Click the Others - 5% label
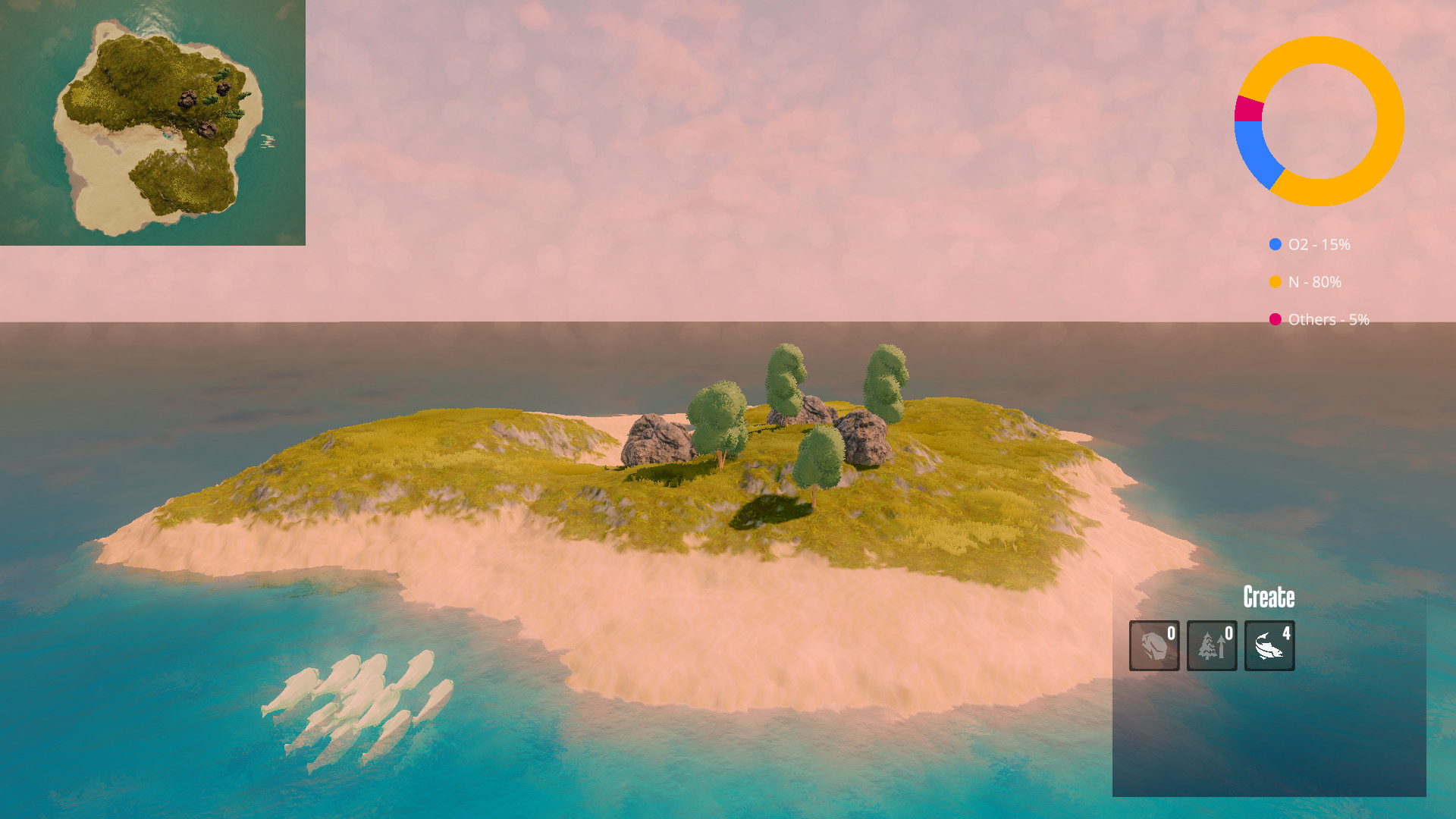The image size is (1456, 819). (1329, 319)
